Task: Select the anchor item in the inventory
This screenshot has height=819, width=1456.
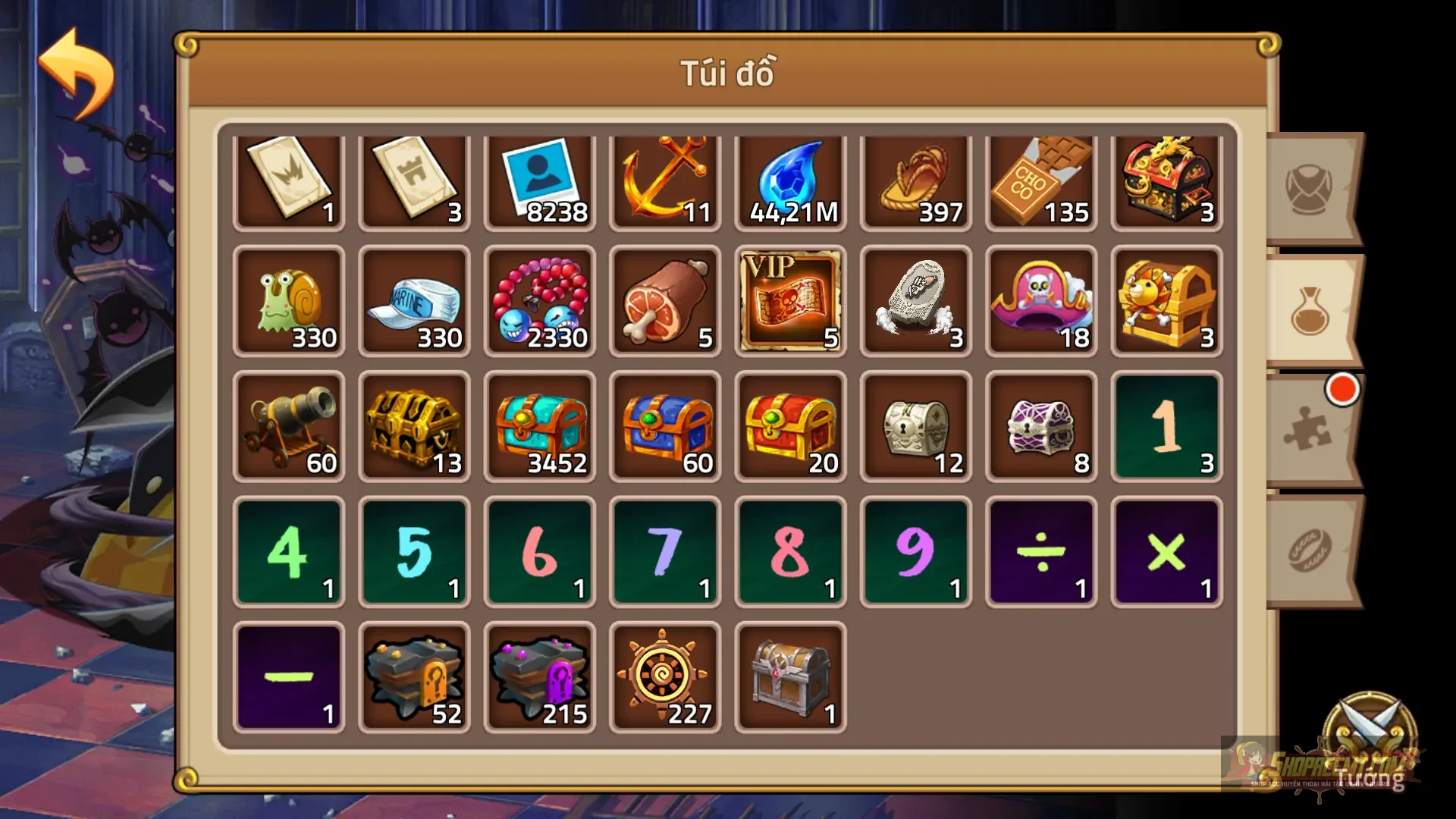Action: pos(665,180)
